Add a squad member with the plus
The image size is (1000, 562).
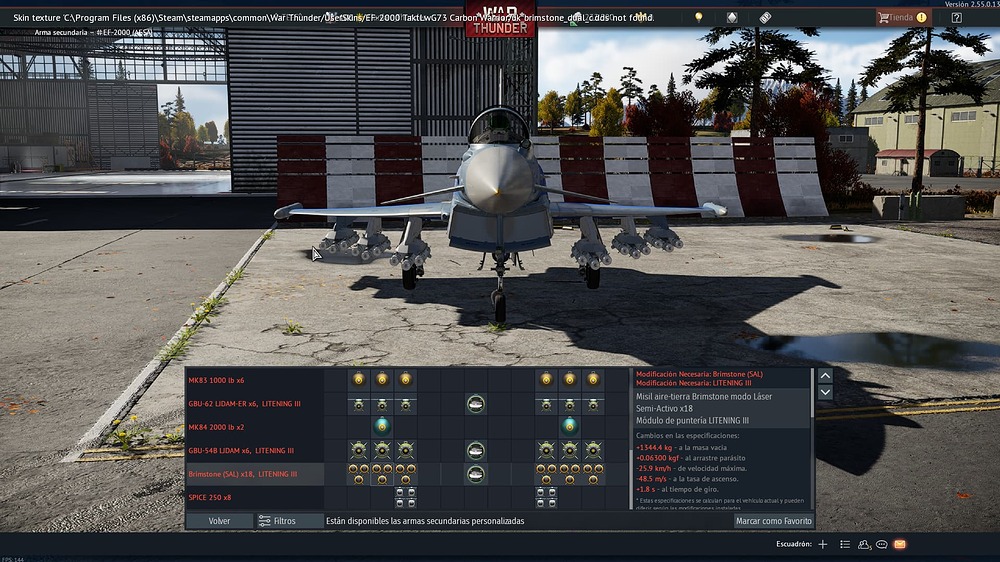[x=822, y=544]
